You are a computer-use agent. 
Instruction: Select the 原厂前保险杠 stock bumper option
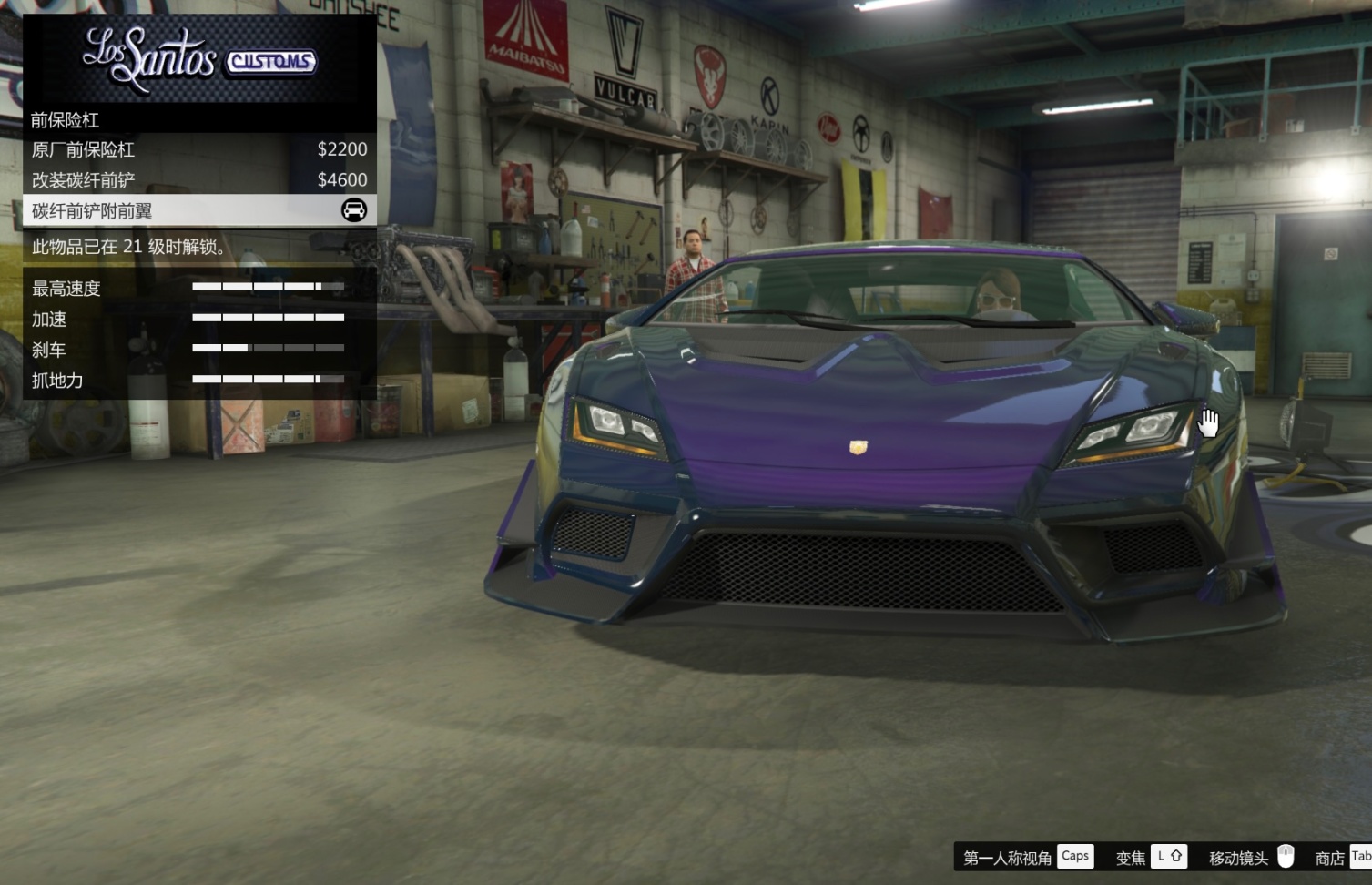click(x=198, y=149)
